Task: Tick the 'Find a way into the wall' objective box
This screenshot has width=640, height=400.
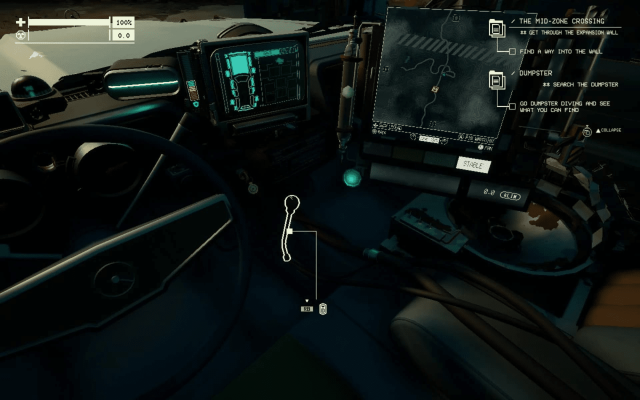Action: [513, 50]
